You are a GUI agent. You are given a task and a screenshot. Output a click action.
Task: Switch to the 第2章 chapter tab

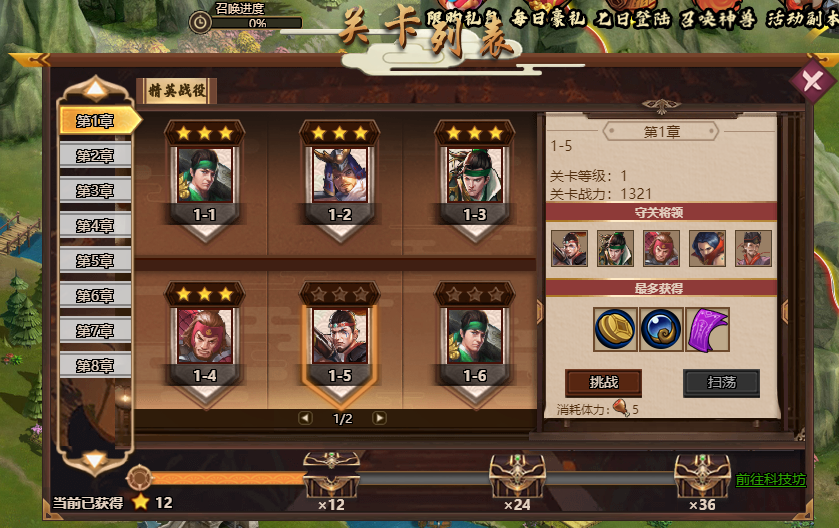click(x=95, y=155)
